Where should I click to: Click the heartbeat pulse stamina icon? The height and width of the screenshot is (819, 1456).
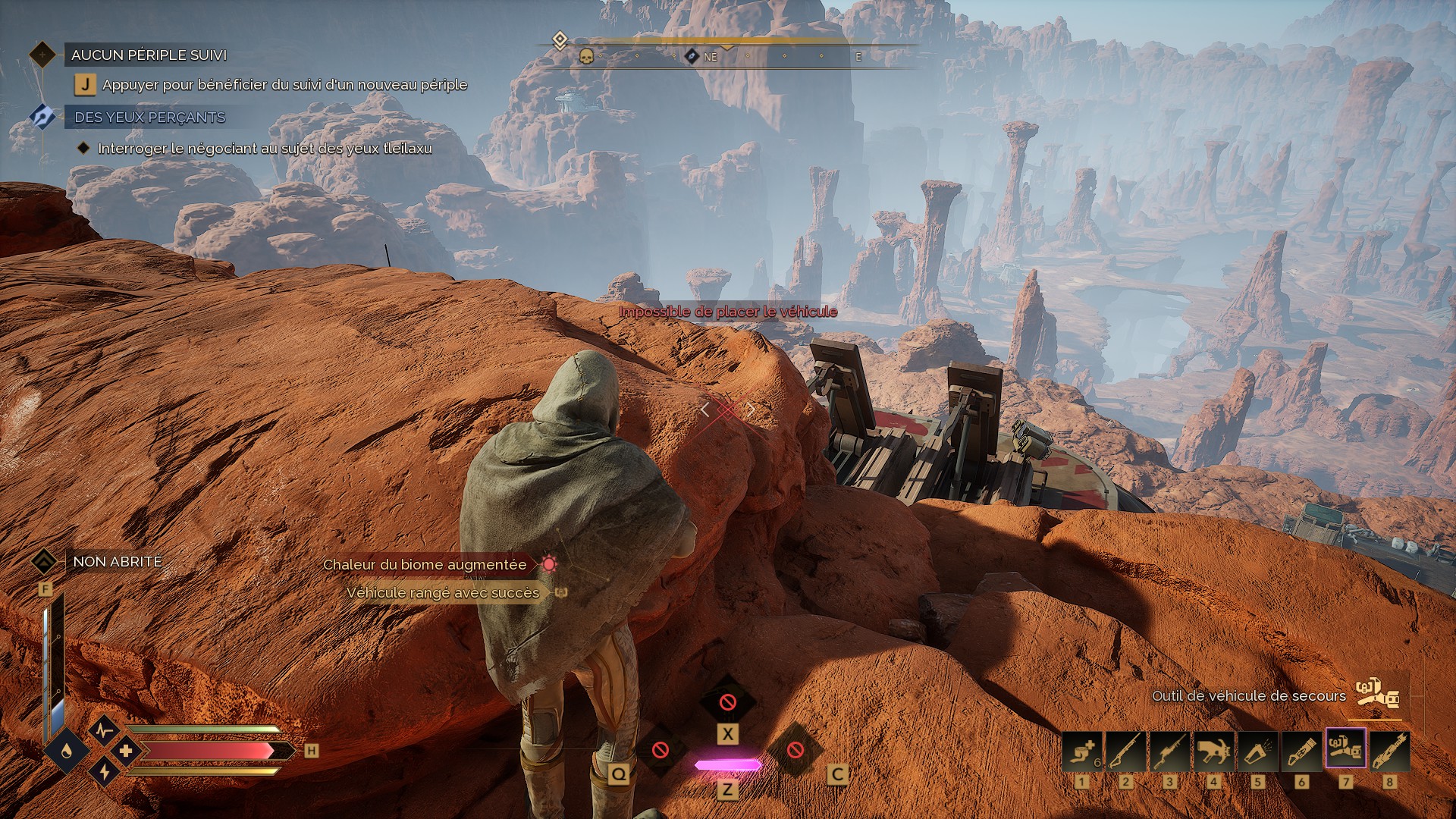tap(104, 730)
